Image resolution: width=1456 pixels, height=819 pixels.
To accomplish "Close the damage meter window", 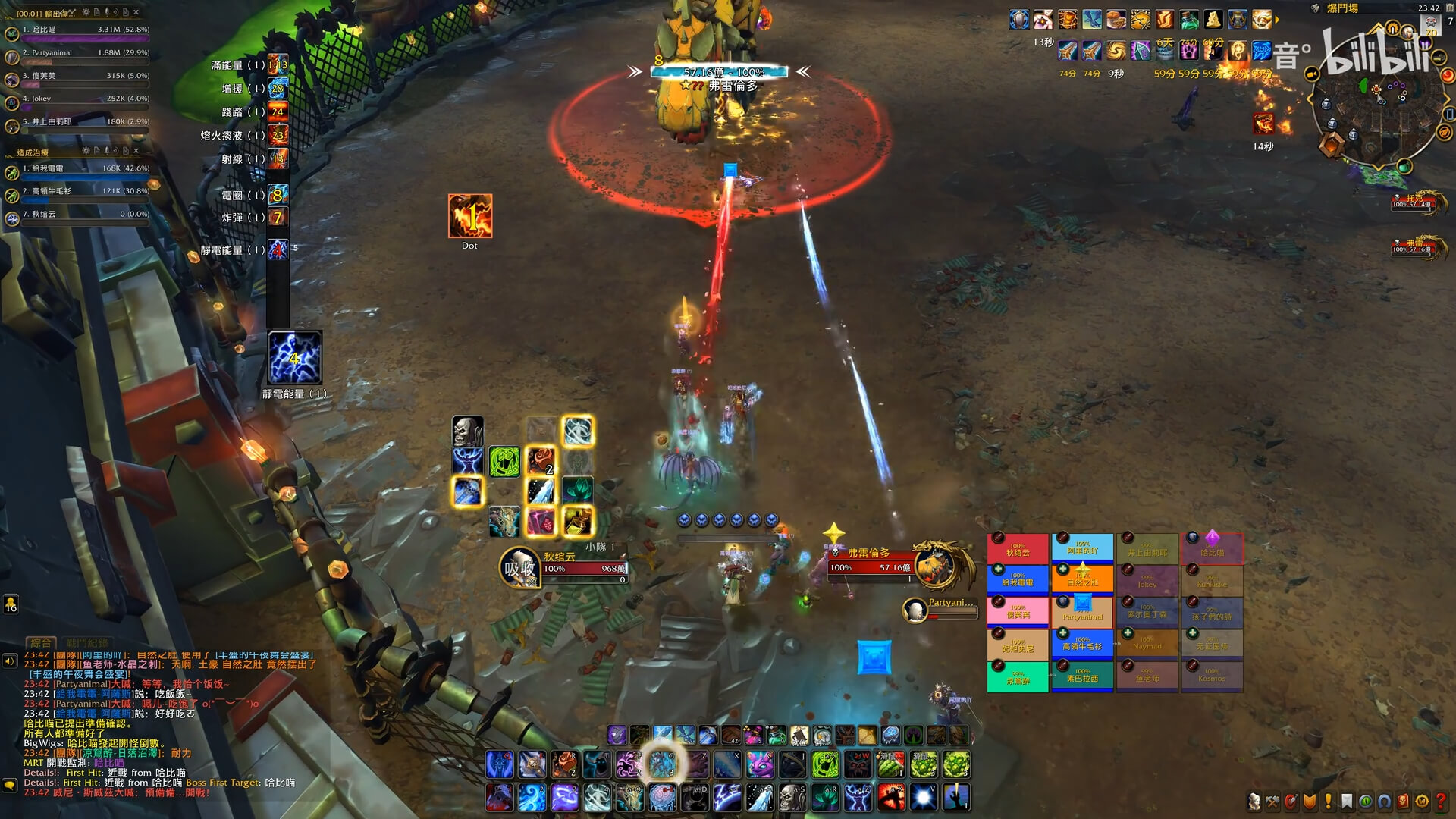I will 136,12.
